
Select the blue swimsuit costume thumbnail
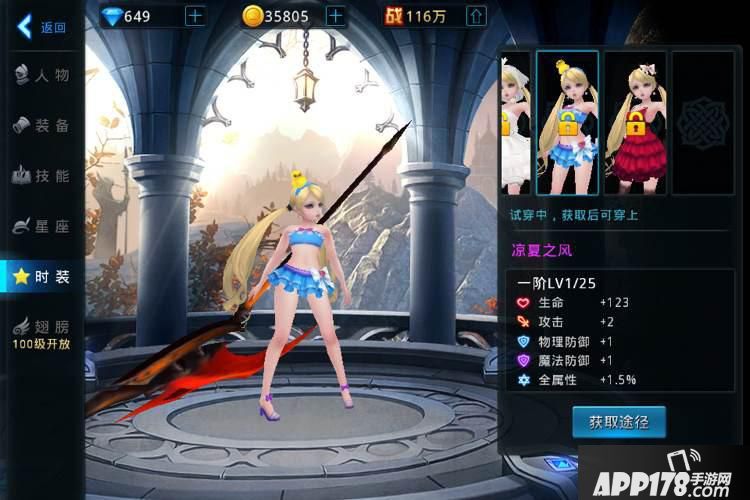[567, 122]
